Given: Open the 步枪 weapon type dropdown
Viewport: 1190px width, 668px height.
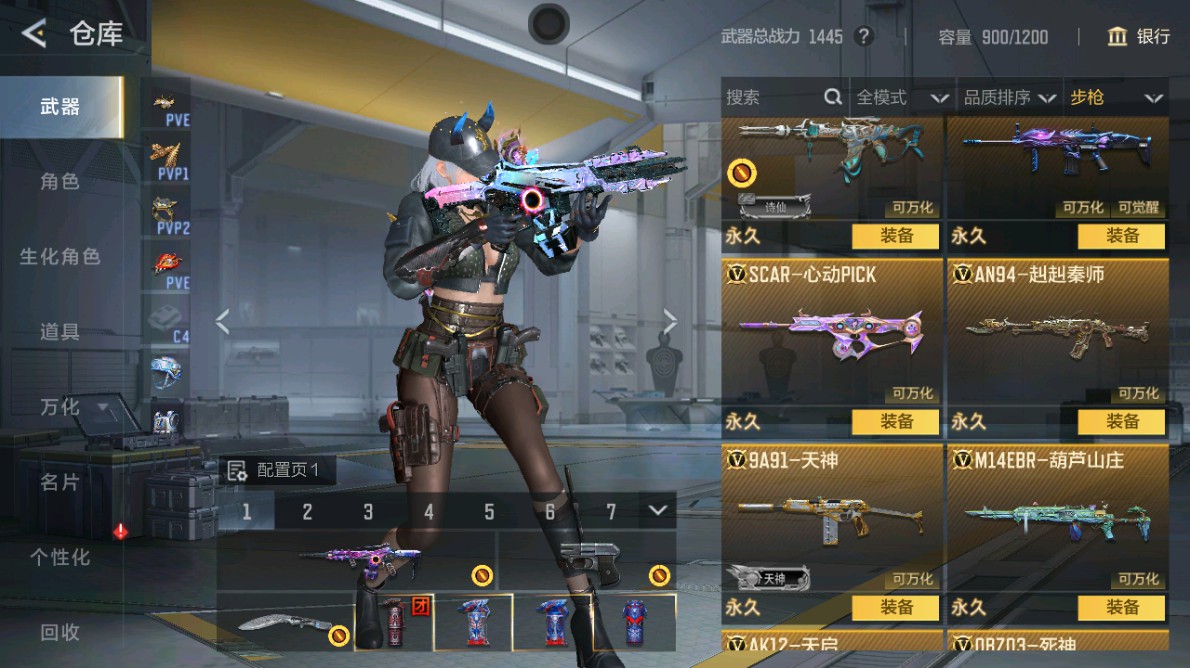Looking at the screenshot, I should (x=1116, y=97).
